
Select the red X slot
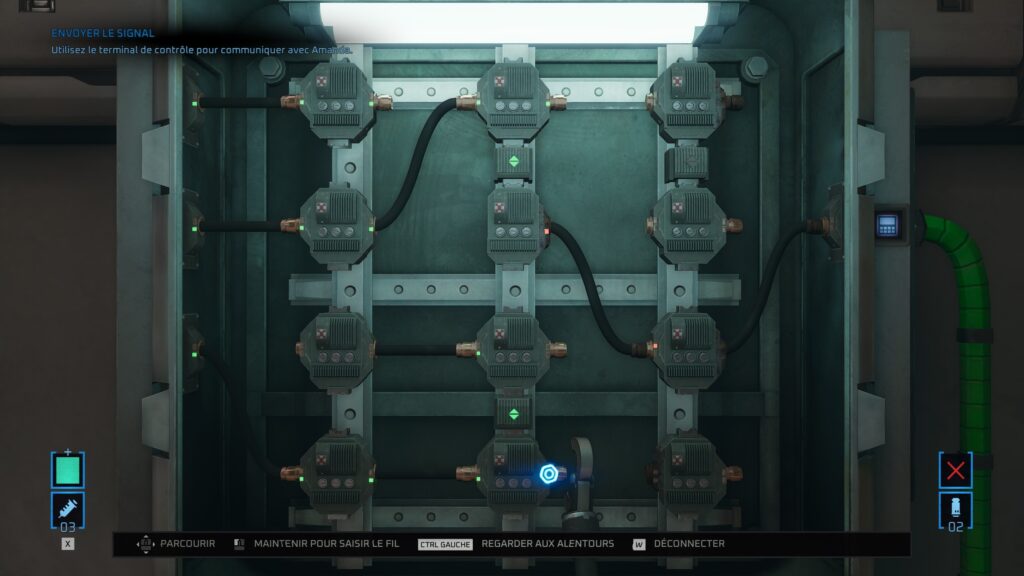coord(956,470)
